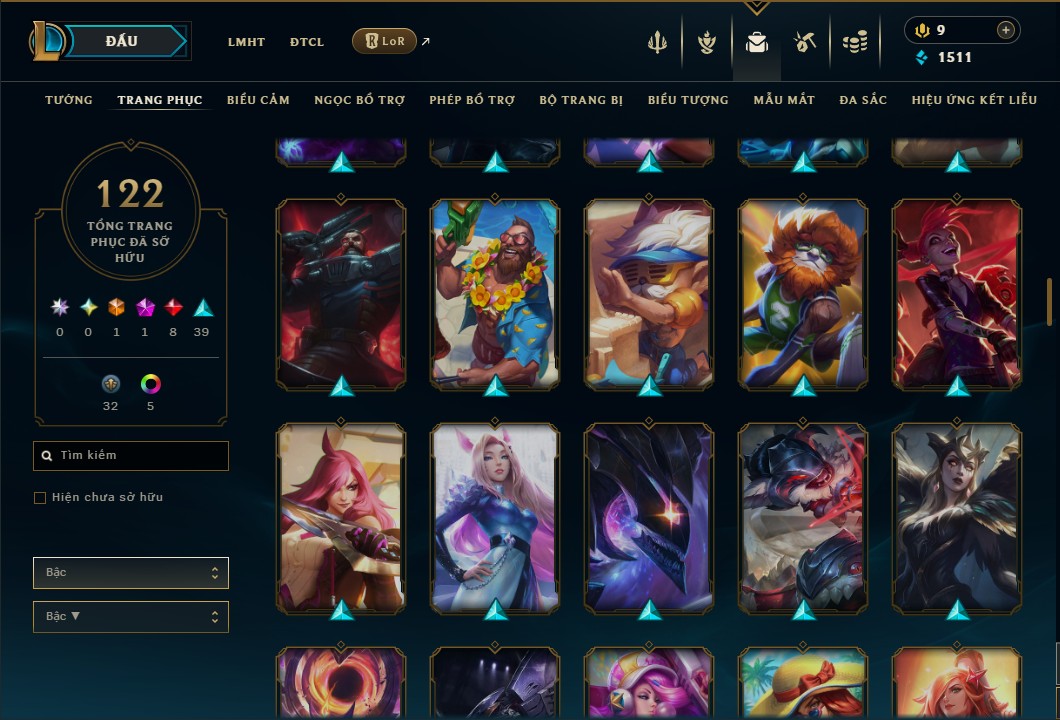Open the PHÉP BỔ TRỢ spells tab
Screen dimensions: 1060x720
[472, 100]
